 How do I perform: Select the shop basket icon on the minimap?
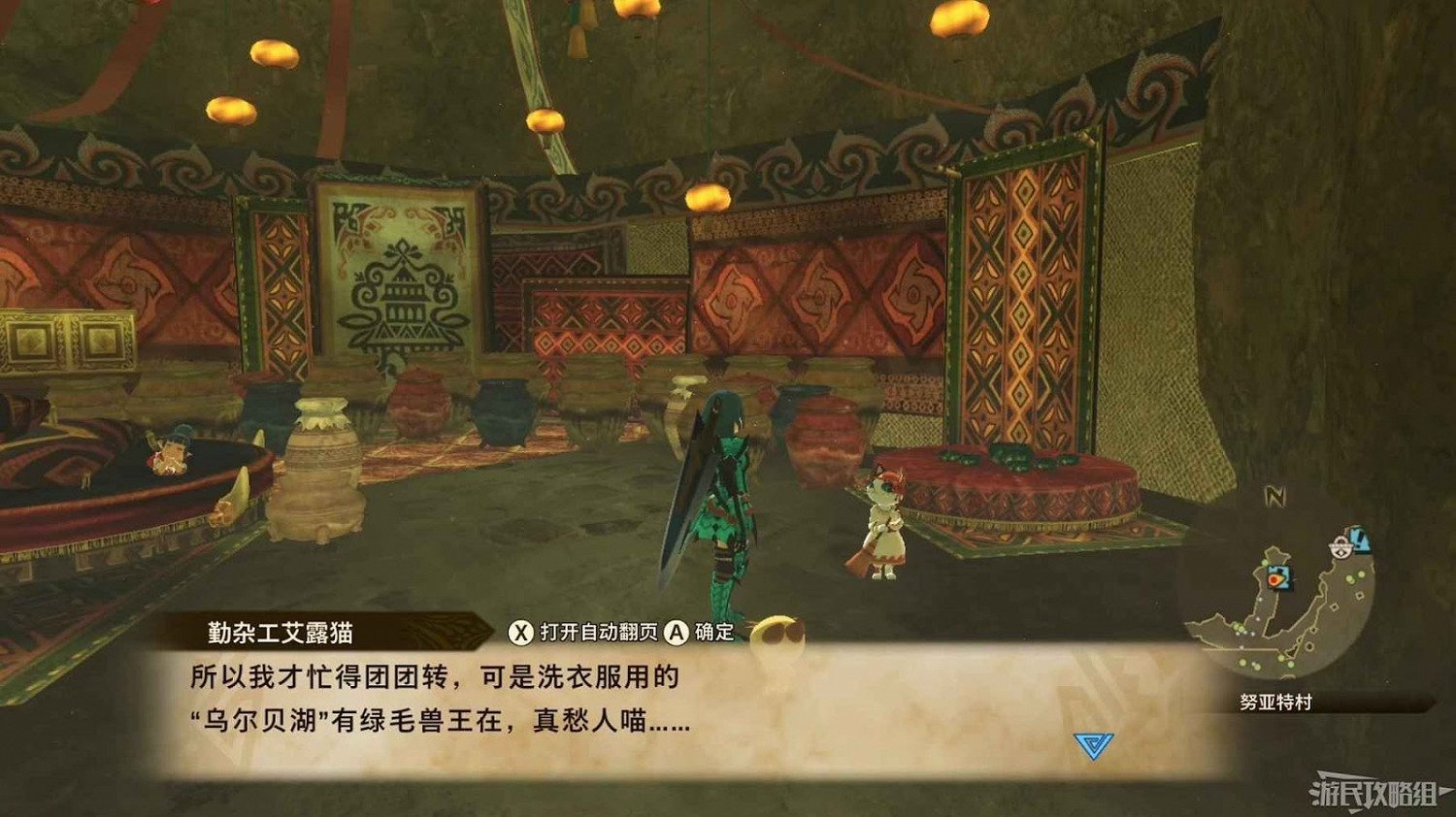point(1340,547)
